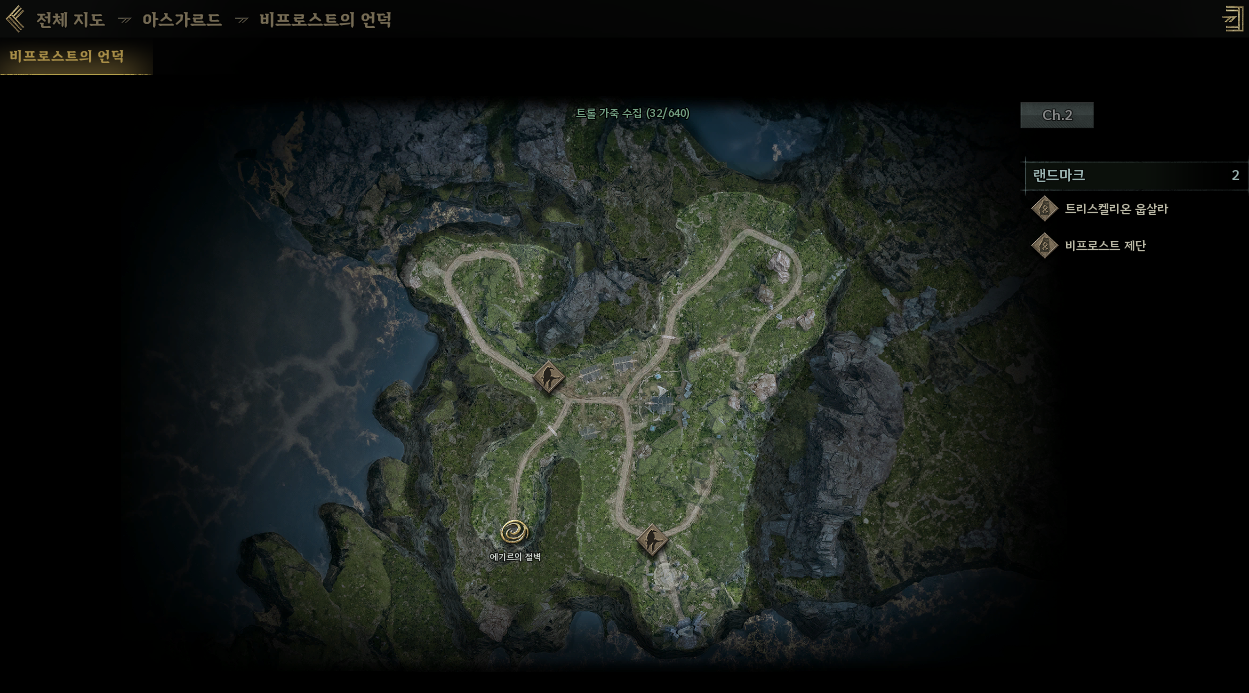Go to 전체 지도 breadcrumb

point(70,20)
